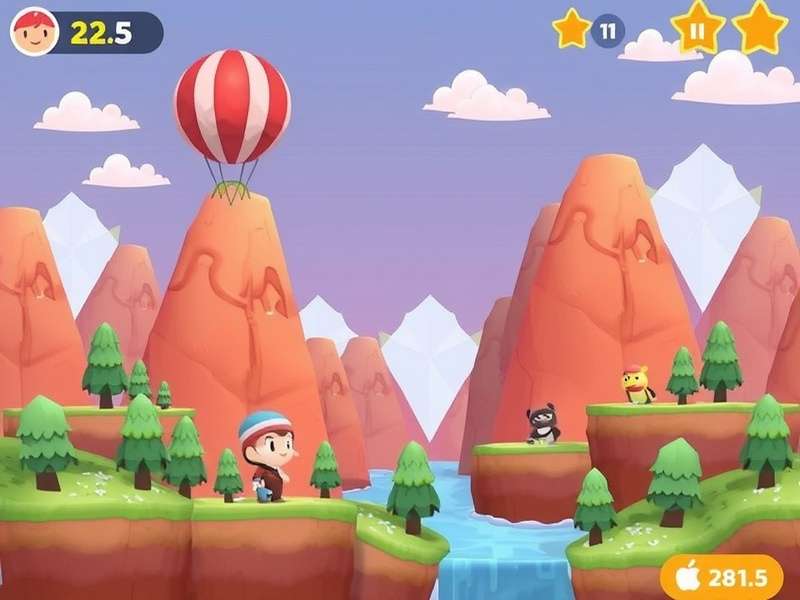800x600 pixels.
Task: Tap the orange apple currency button
Action: (721, 578)
